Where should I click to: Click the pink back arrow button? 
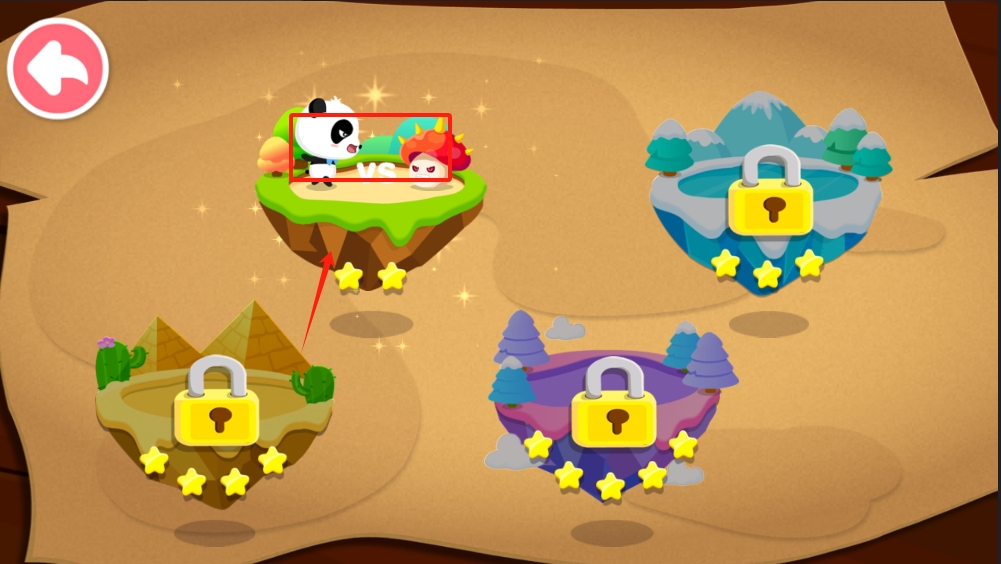(58, 68)
